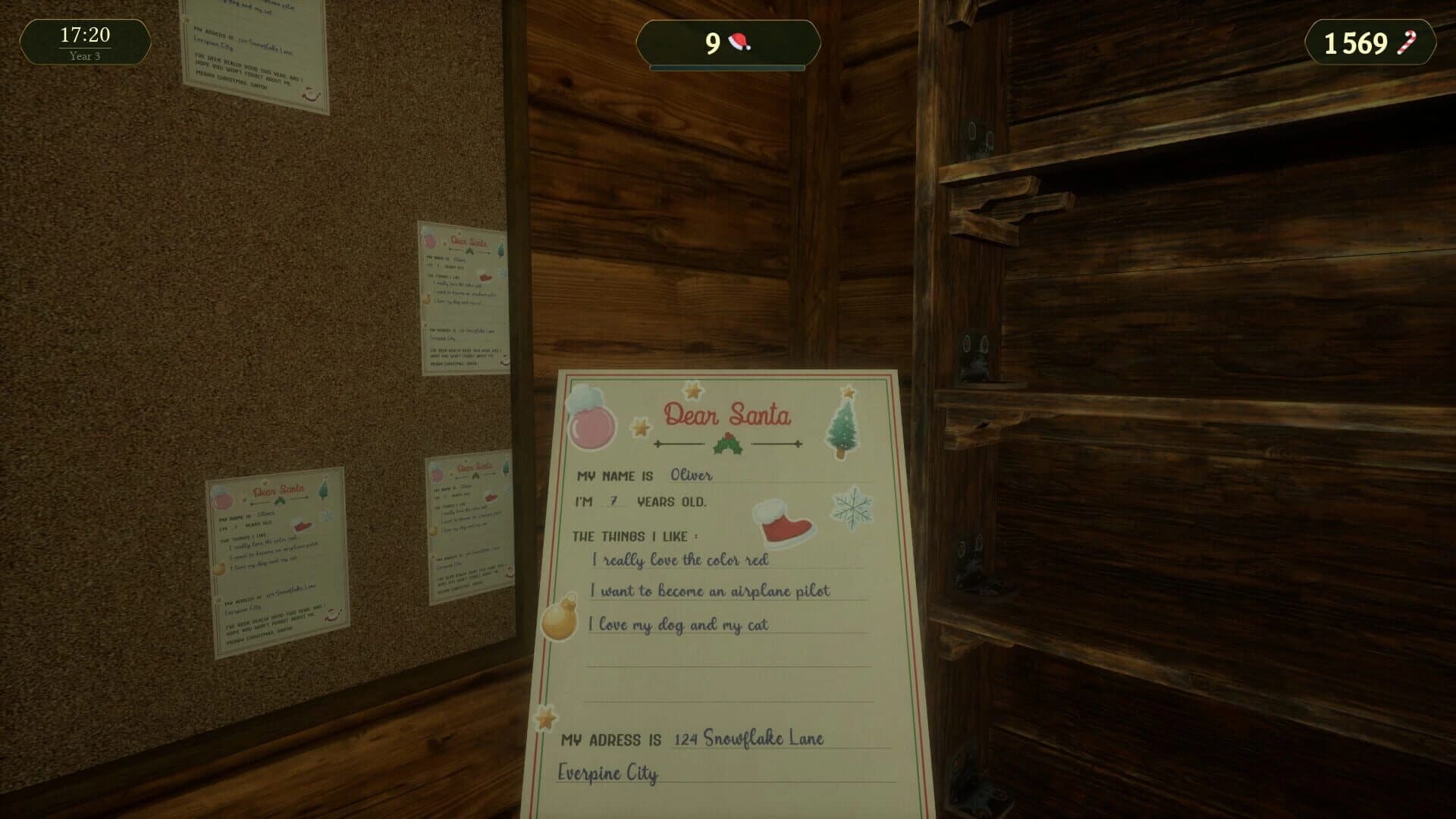Image resolution: width=1456 pixels, height=819 pixels.
Task: Click the pink bauble sticker on the letter
Action: coord(593,427)
